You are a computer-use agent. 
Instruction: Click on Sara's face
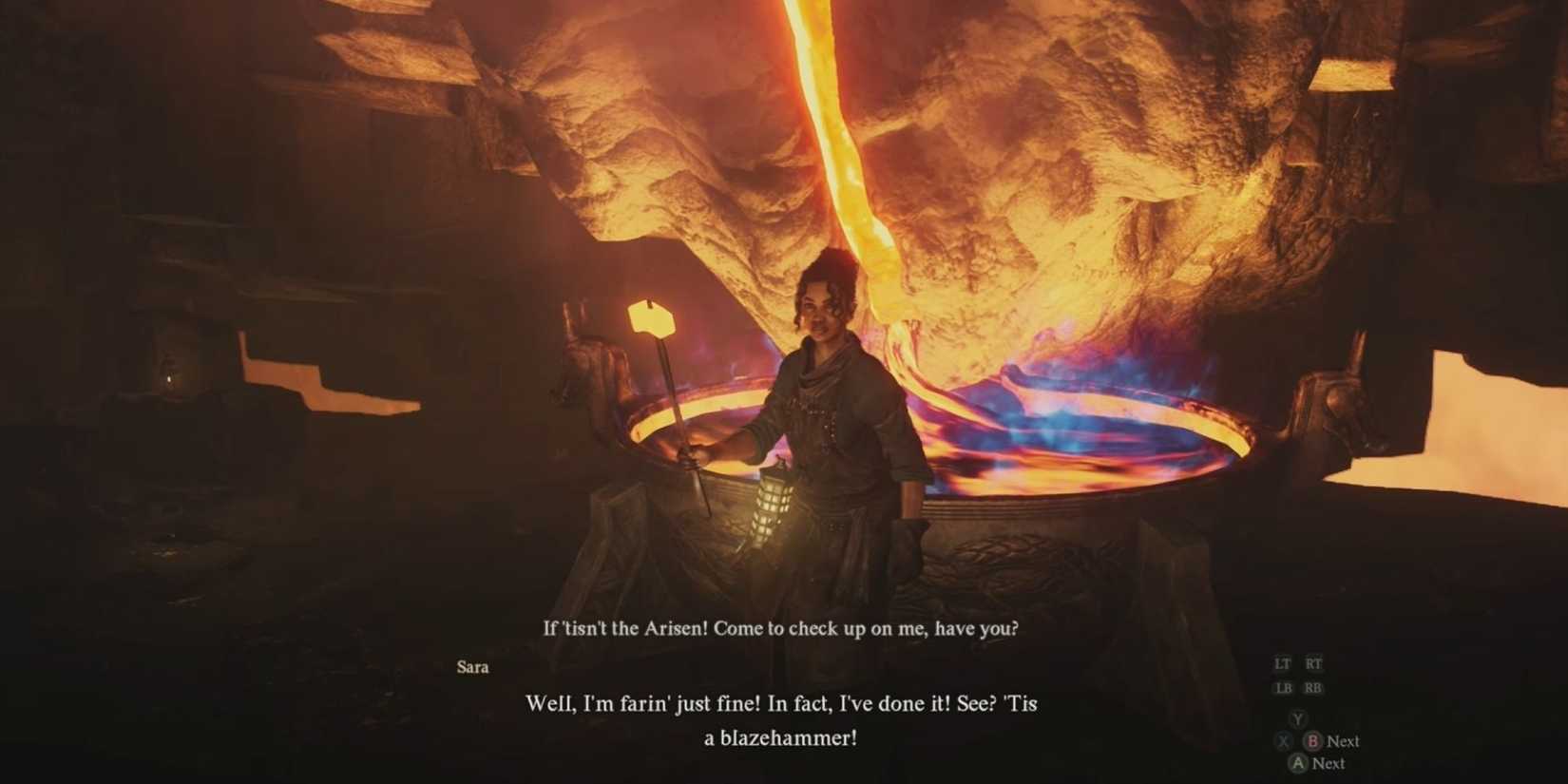[818, 314]
